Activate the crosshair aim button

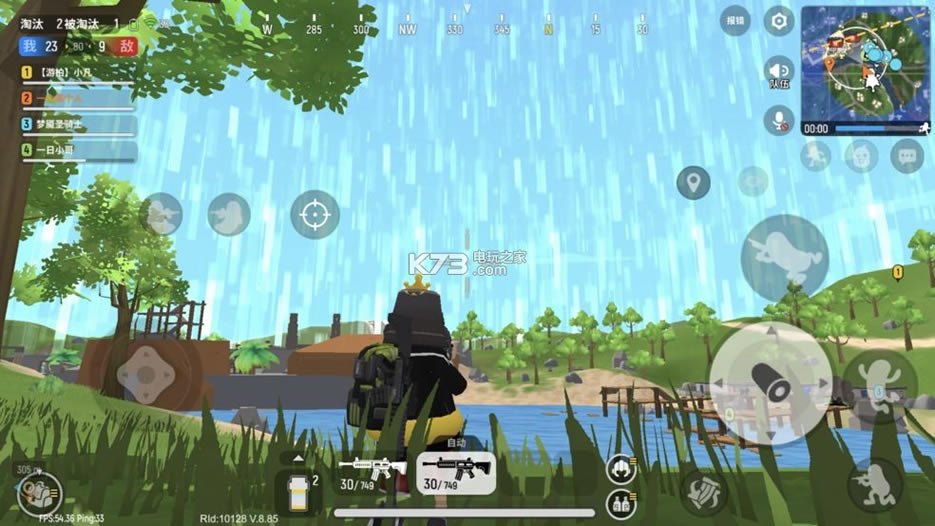[x=315, y=214]
